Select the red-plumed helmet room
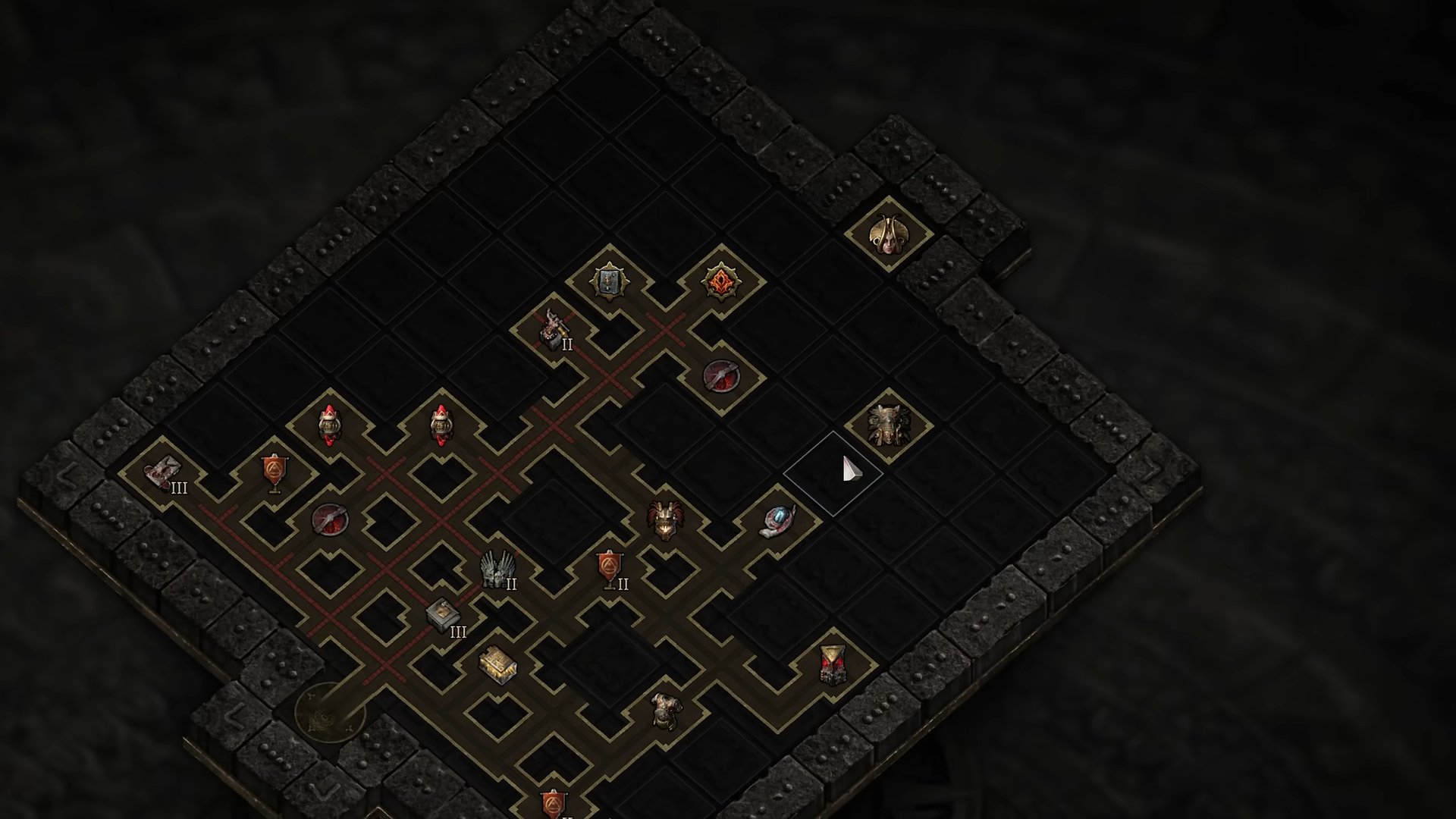Image resolution: width=1456 pixels, height=819 pixels. (x=665, y=520)
